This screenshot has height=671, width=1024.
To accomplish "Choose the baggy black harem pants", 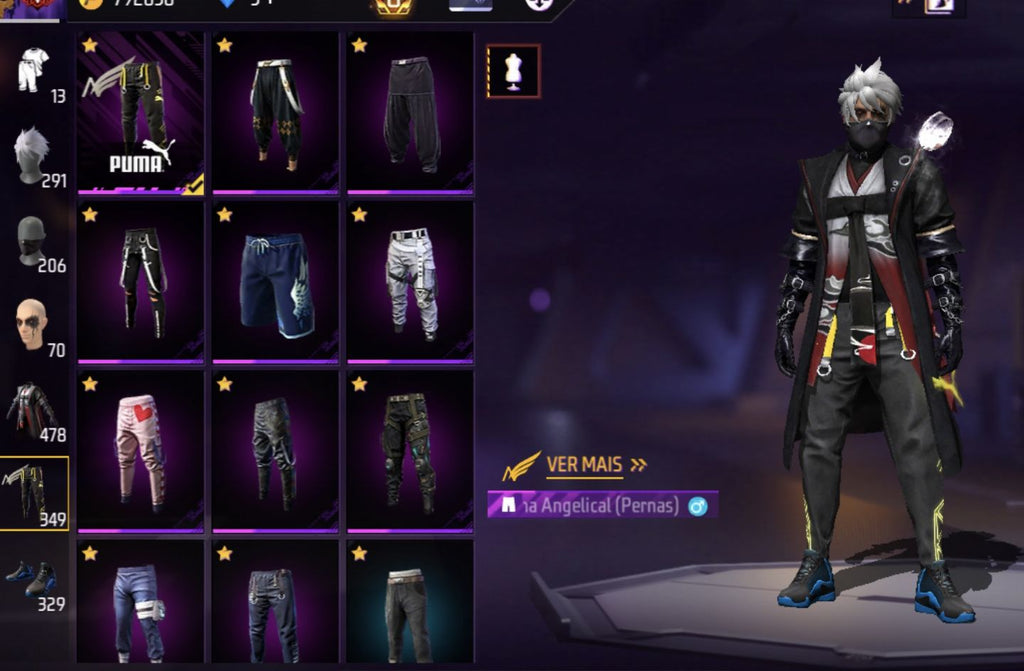I will tap(410, 111).
